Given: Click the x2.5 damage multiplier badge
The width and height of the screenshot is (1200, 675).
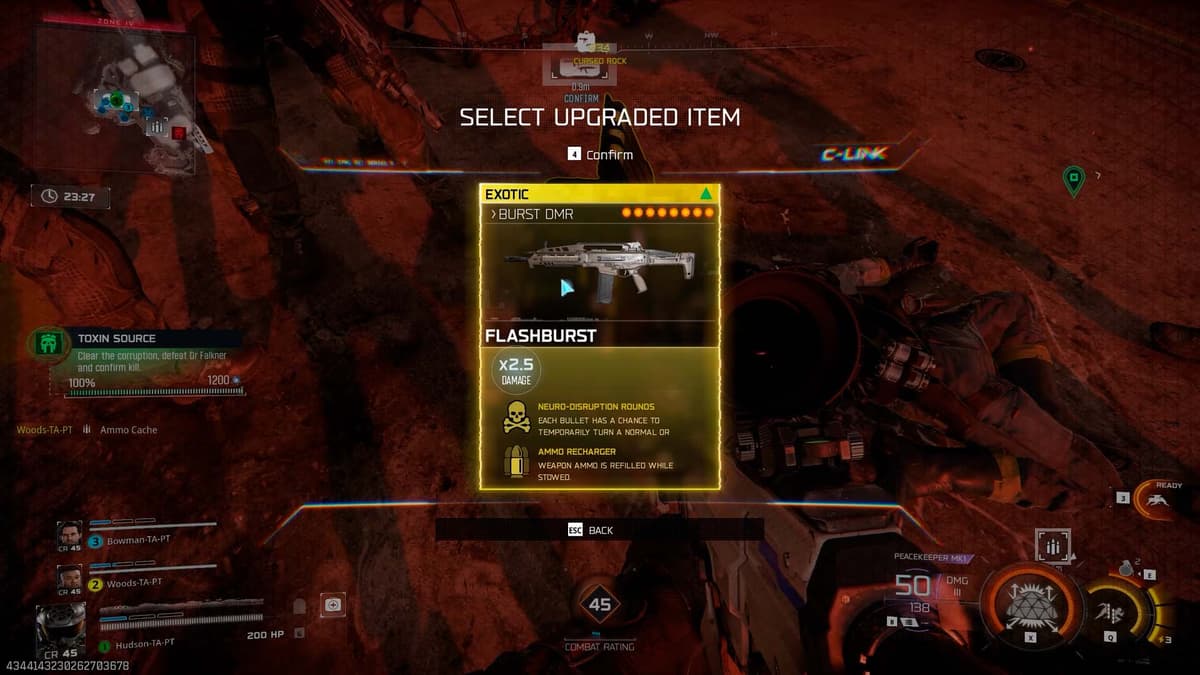Looking at the screenshot, I should (516, 371).
